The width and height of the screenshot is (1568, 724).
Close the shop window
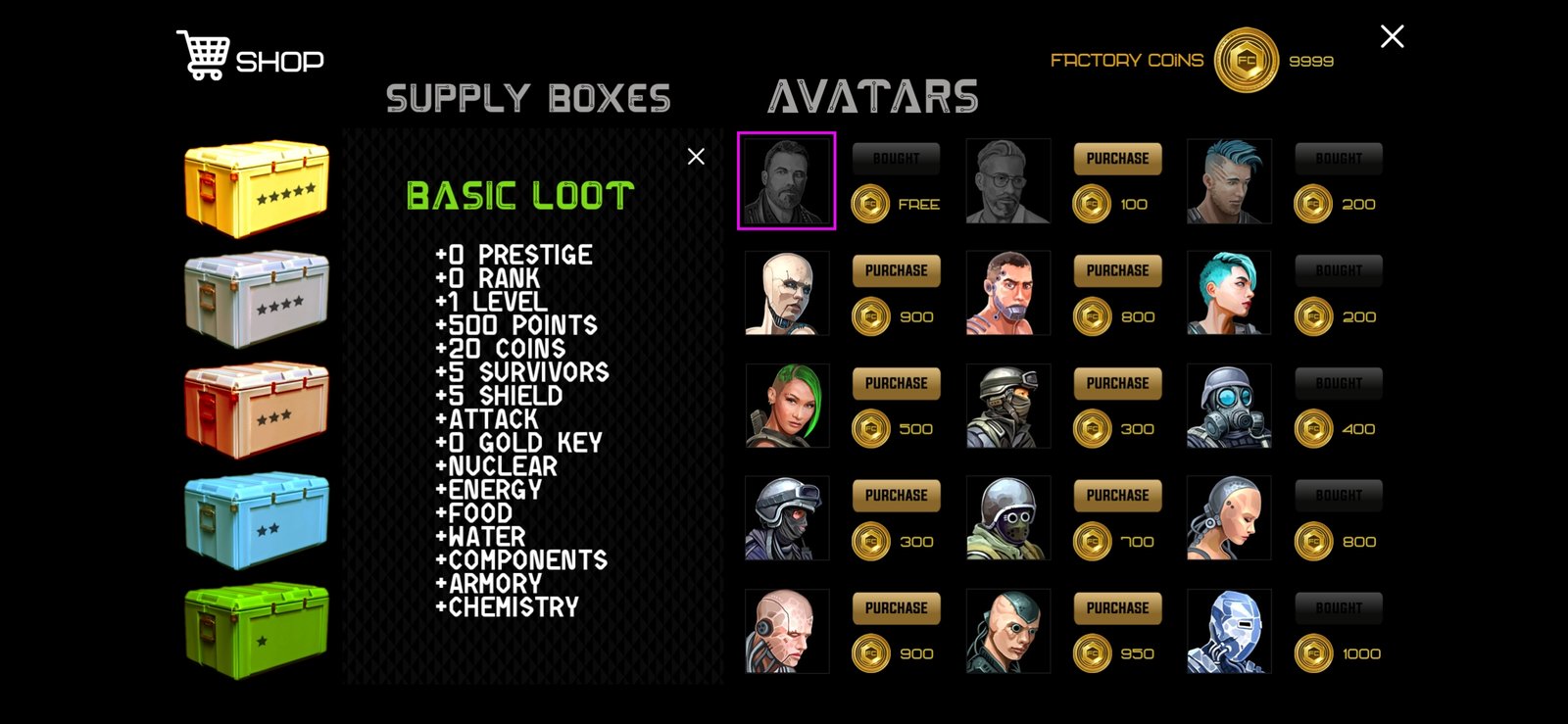pyautogui.click(x=1392, y=37)
